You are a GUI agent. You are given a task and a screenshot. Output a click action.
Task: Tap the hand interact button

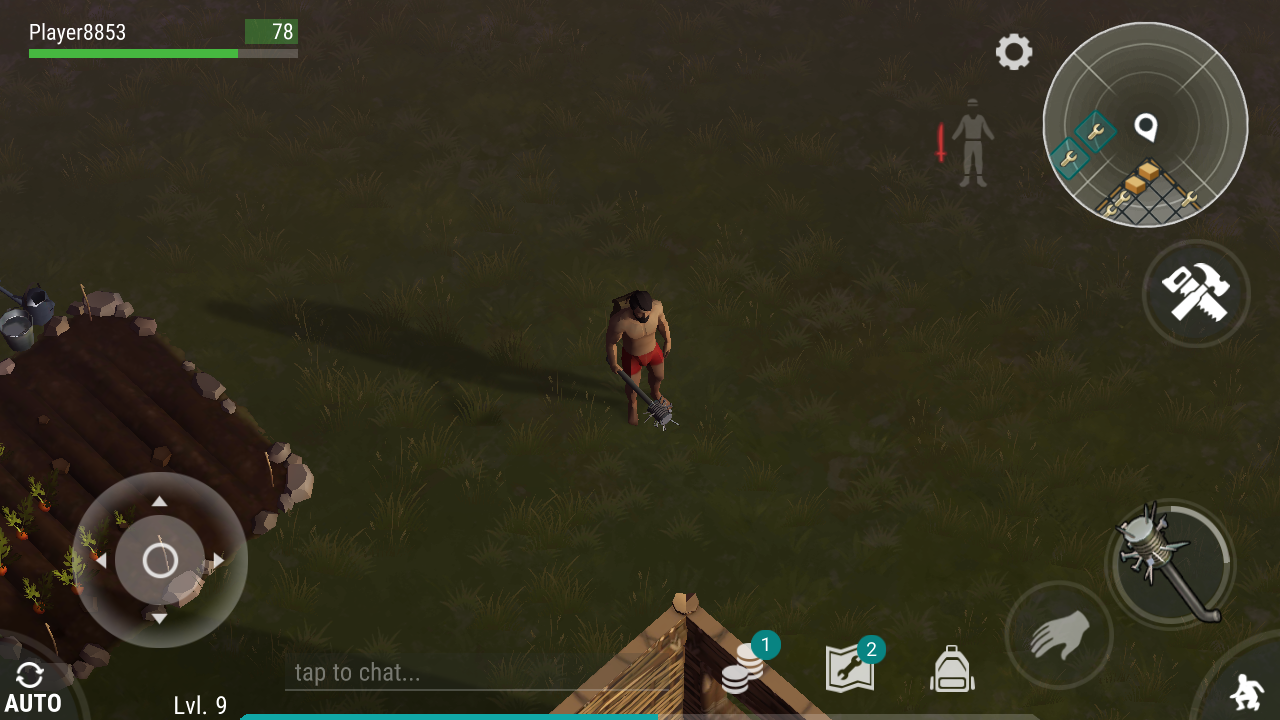point(1059,635)
